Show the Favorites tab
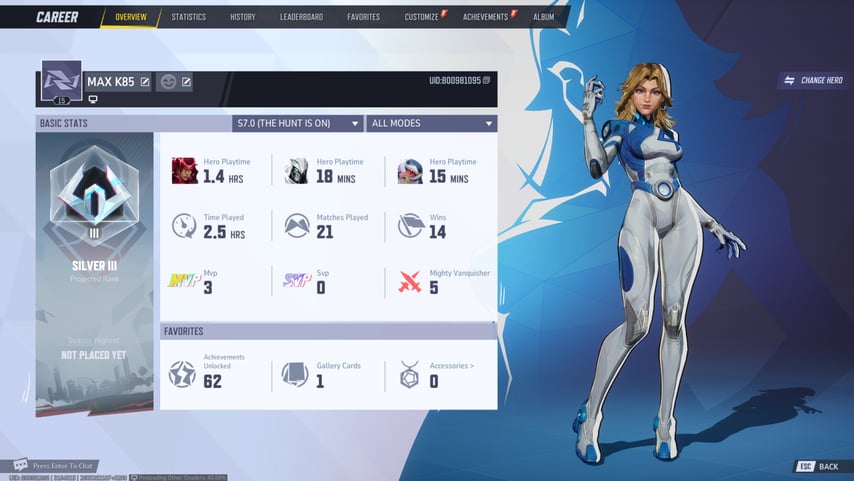This screenshot has height=481, width=854. click(x=363, y=17)
